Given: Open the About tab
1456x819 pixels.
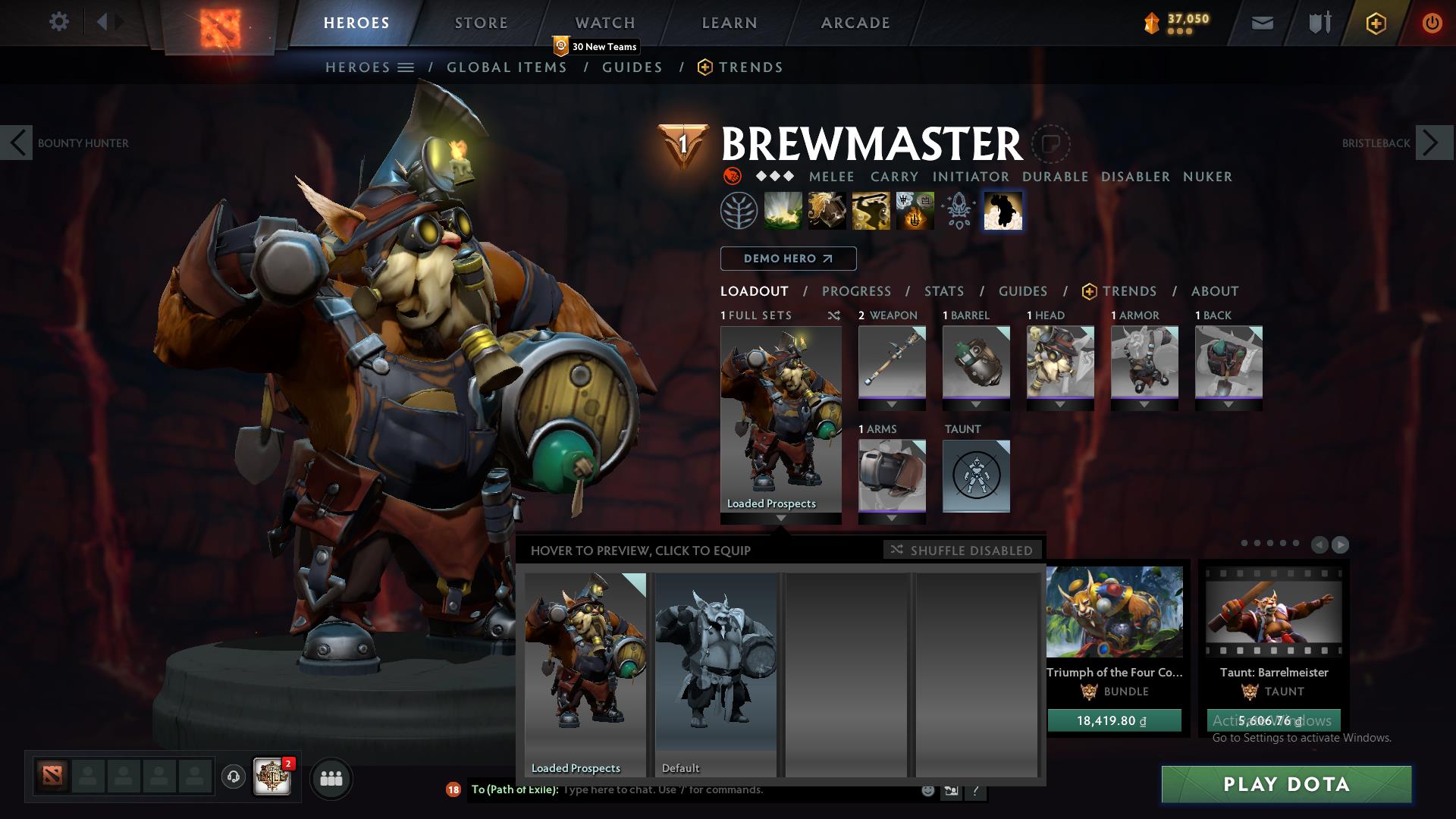Looking at the screenshot, I should 1214,291.
